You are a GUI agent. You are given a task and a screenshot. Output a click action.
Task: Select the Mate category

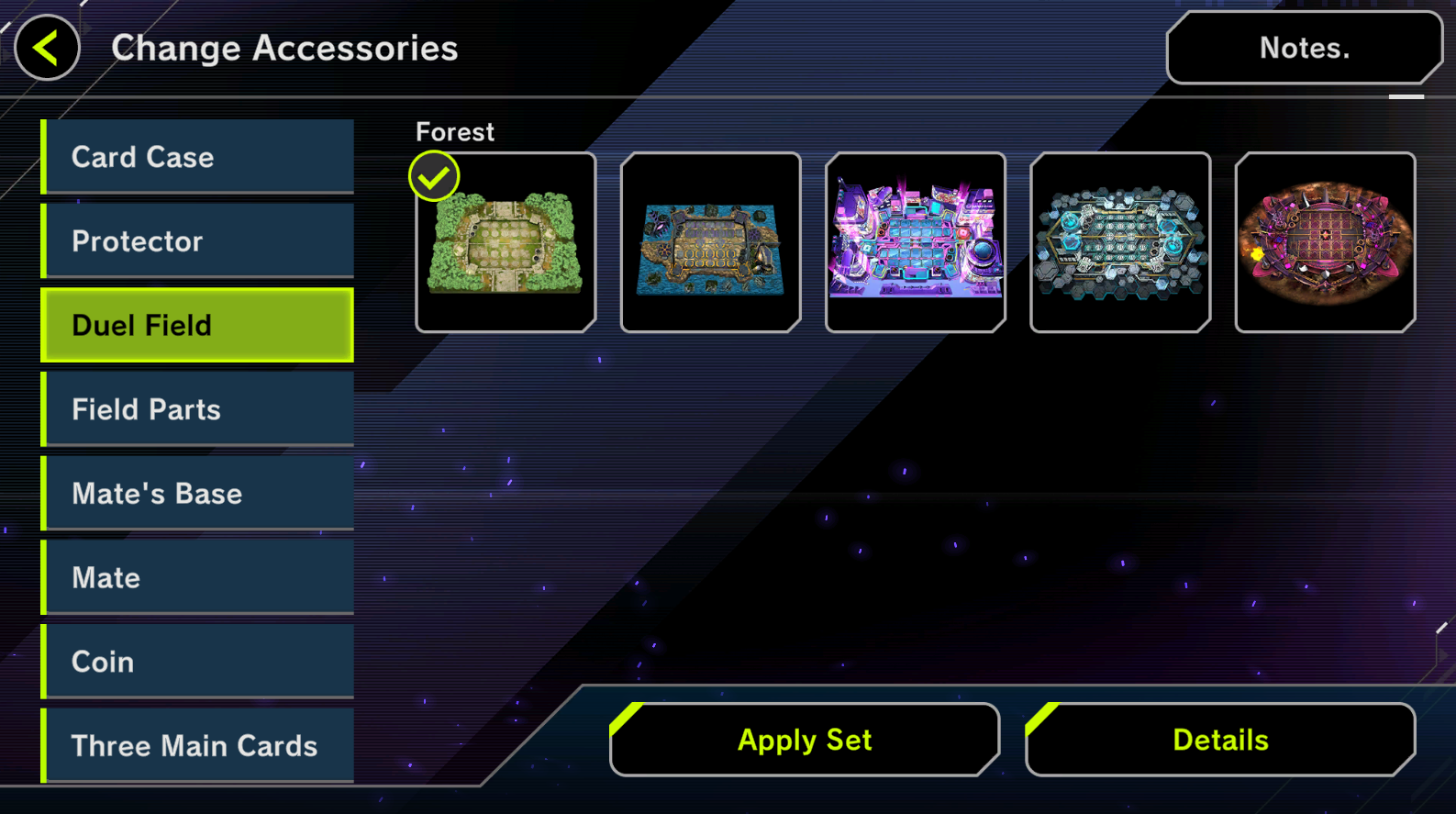tap(198, 578)
